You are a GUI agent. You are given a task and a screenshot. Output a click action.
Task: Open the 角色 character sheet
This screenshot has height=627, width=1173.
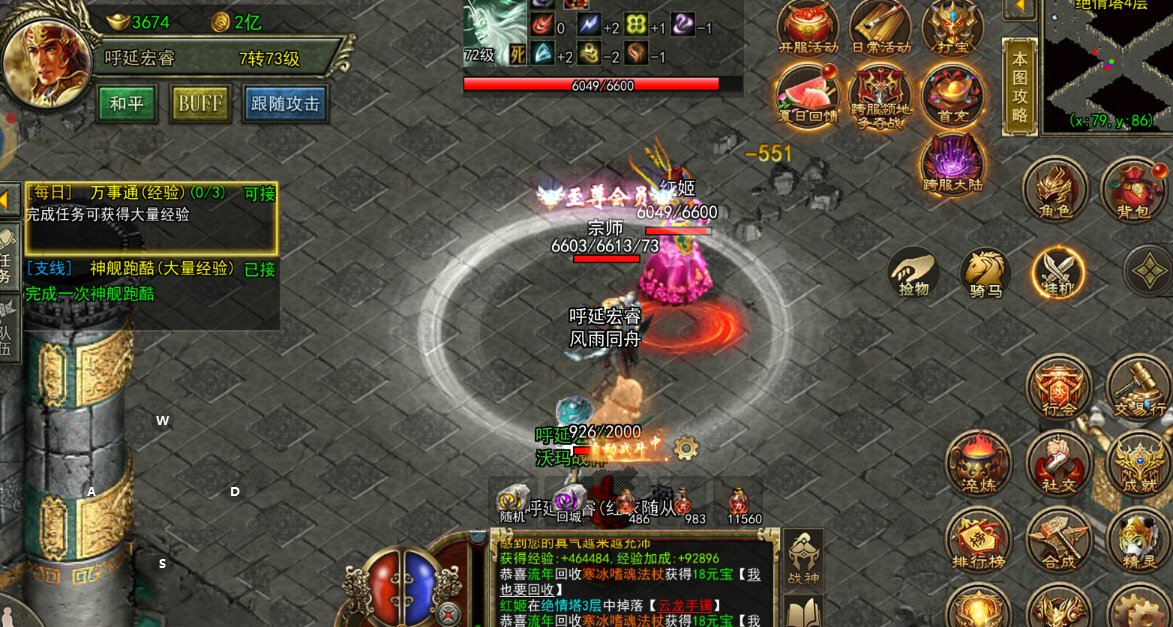pos(1054,189)
